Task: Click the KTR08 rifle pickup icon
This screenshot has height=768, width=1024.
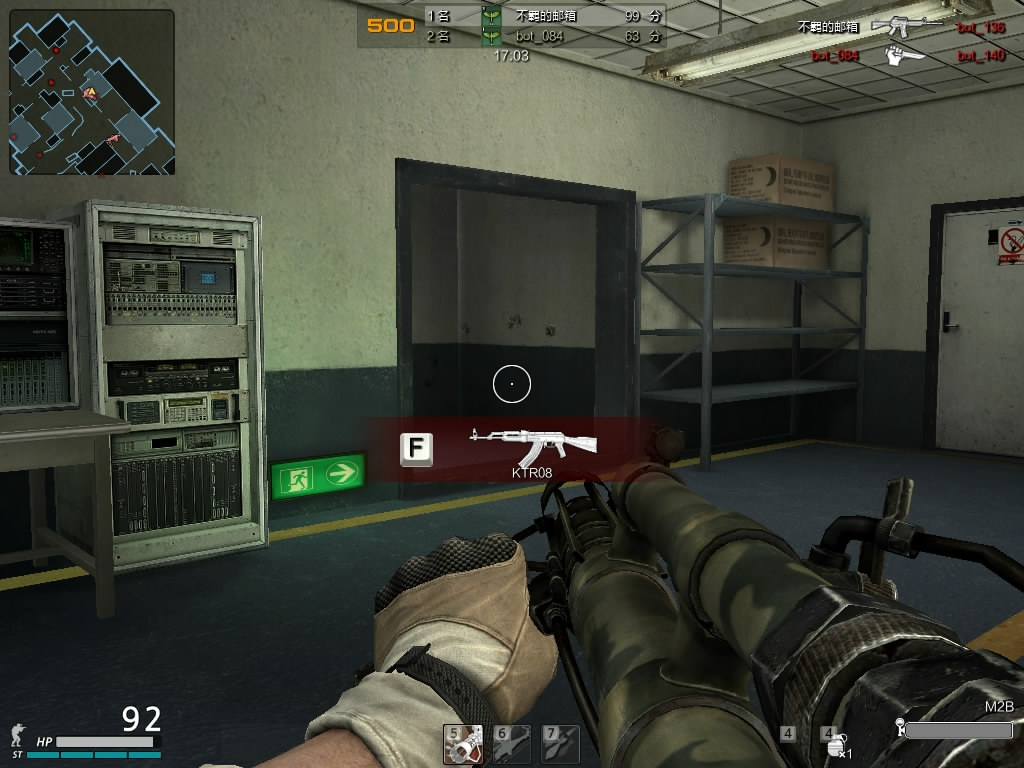Action: (x=533, y=448)
